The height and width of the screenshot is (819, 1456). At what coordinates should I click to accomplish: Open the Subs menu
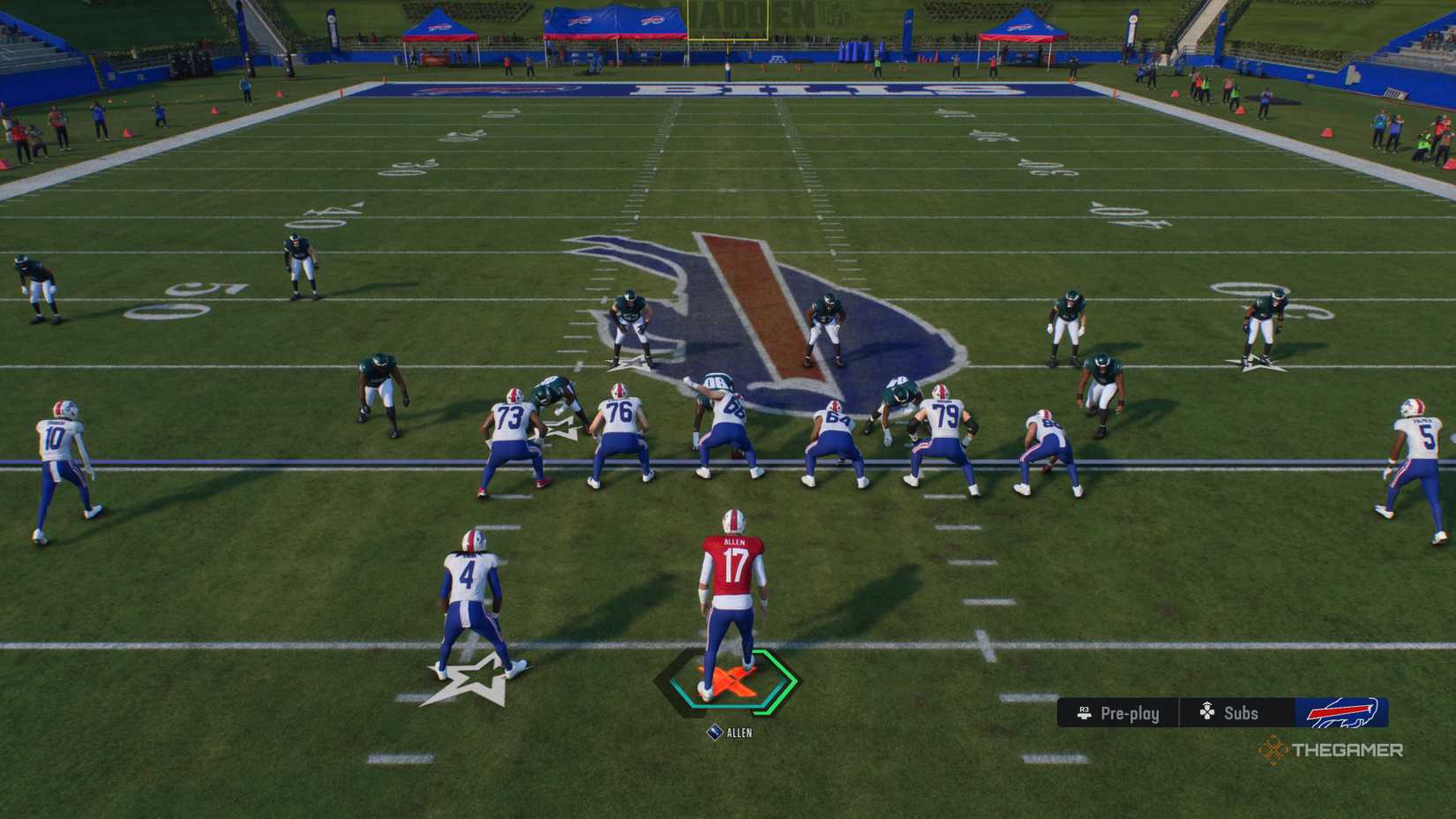tap(1239, 713)
